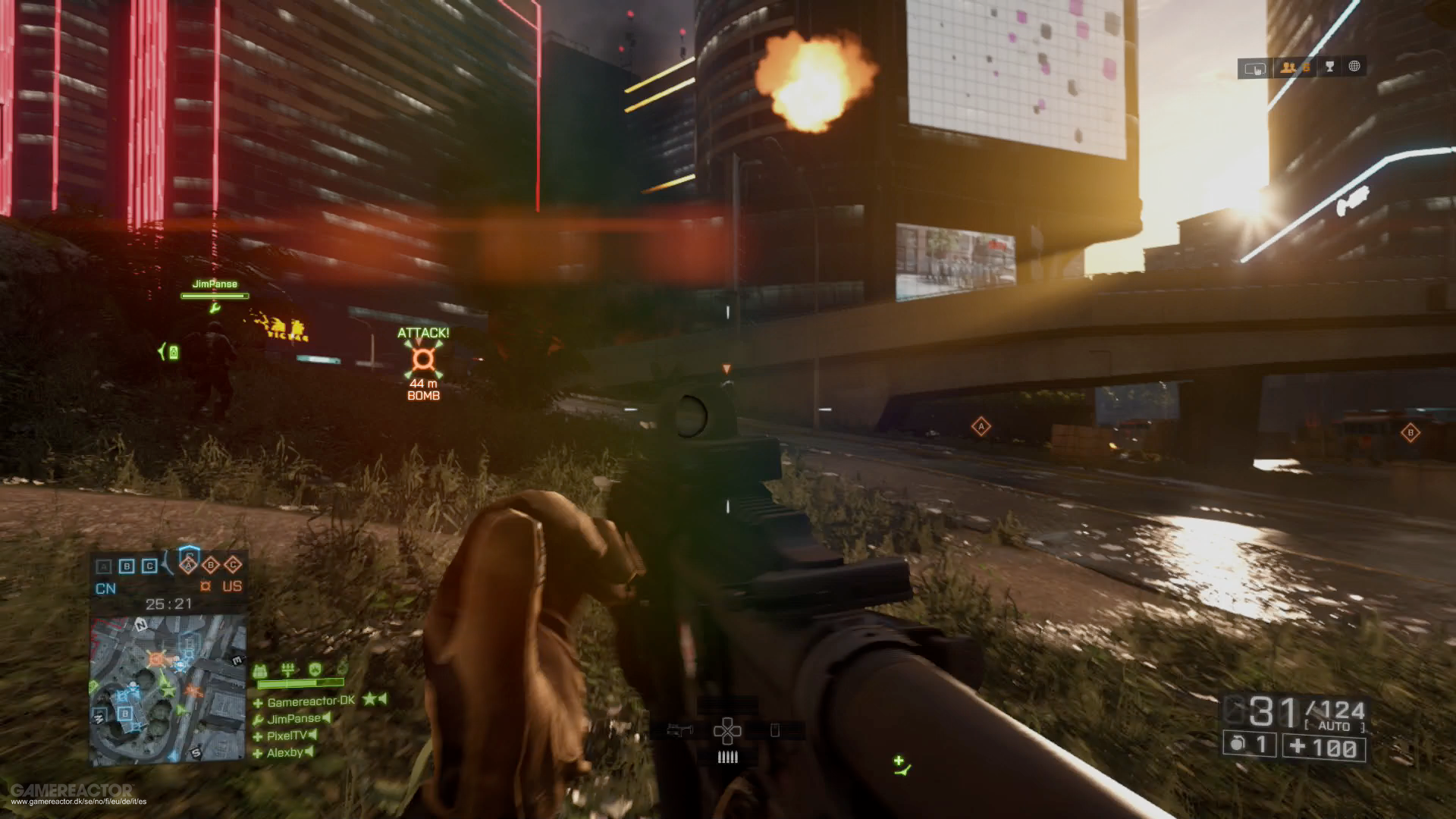Select the weapon icon in bottom HUD
This screenshot has height=819, width=1456.
[x=679, y=730]
